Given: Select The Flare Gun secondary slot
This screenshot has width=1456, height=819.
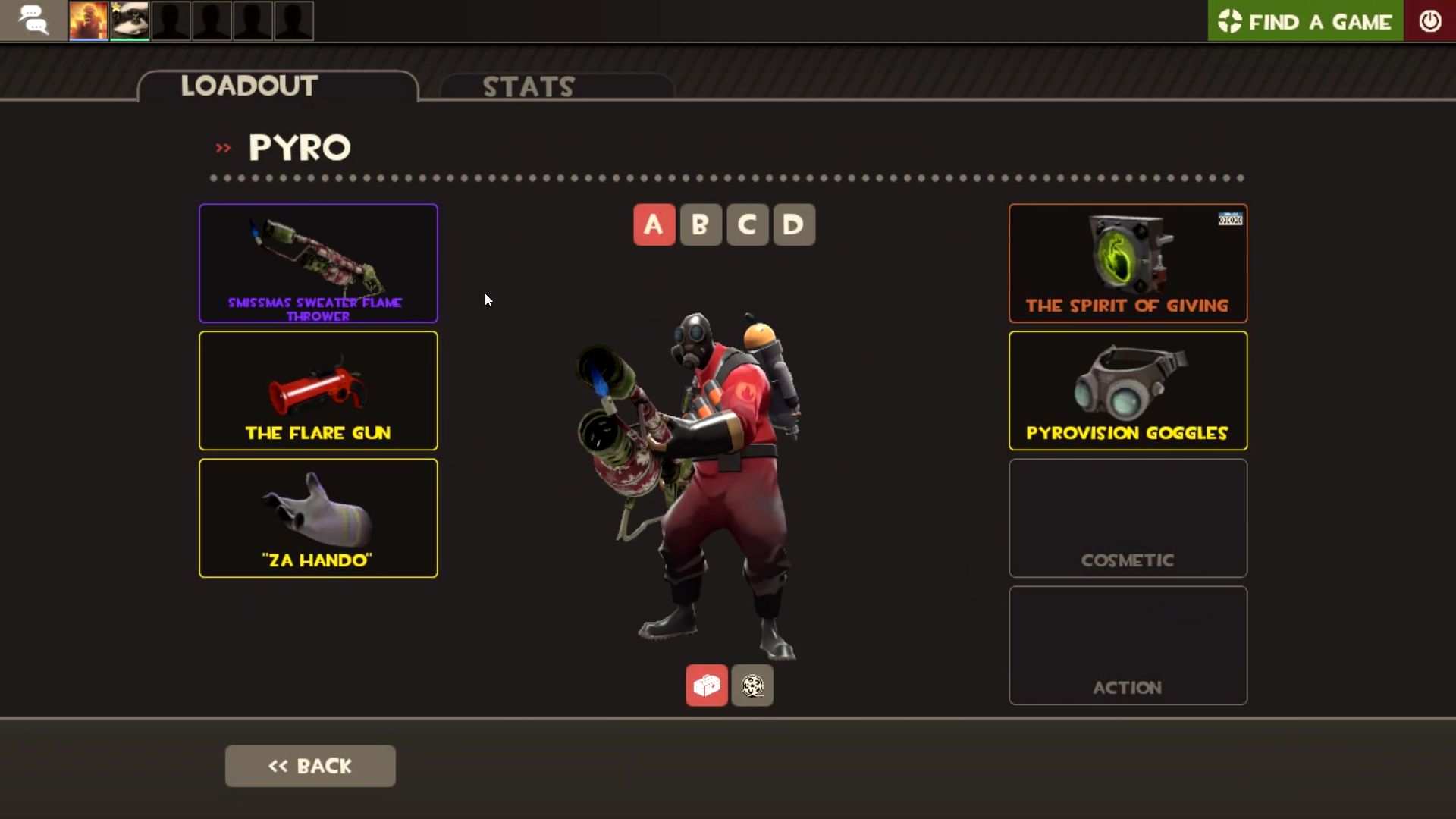Looking at the screenshot, I should [x=318, y=391].
